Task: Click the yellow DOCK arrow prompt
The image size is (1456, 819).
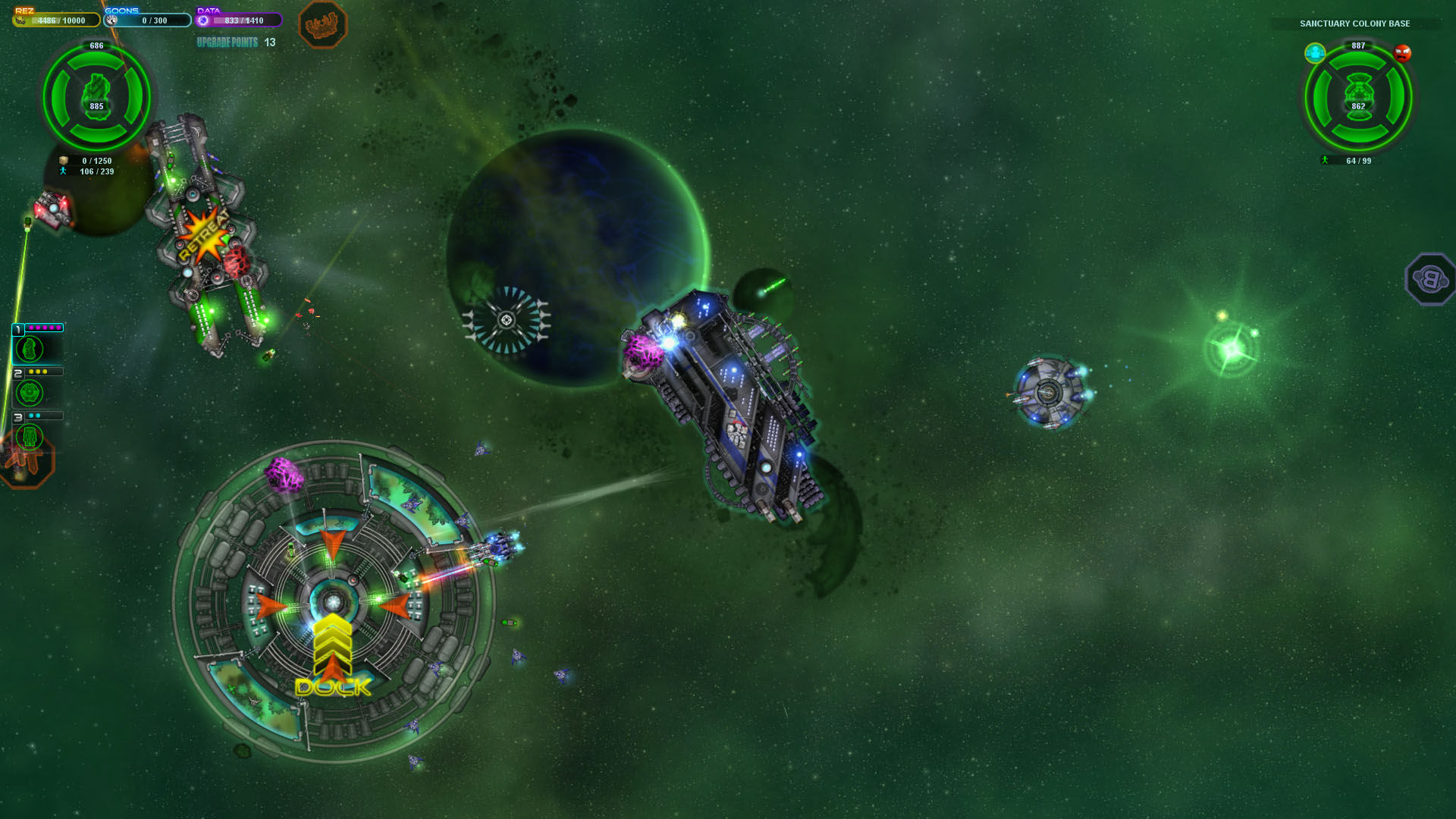Action: pyautogui.click(x=333, y=655)
